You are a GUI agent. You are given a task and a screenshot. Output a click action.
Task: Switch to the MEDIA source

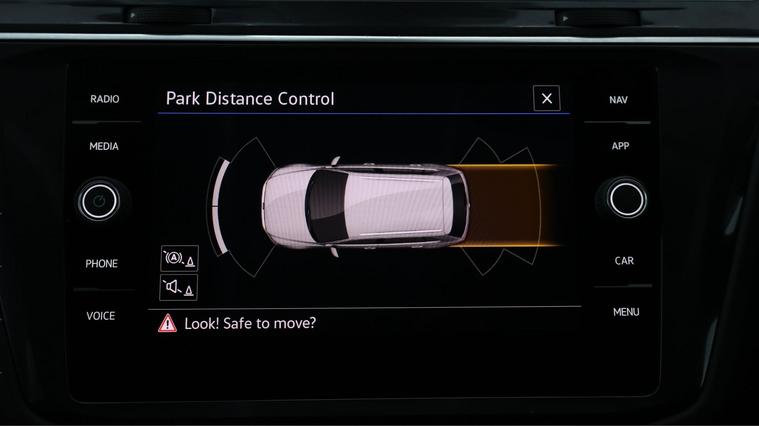click(104, 146)
